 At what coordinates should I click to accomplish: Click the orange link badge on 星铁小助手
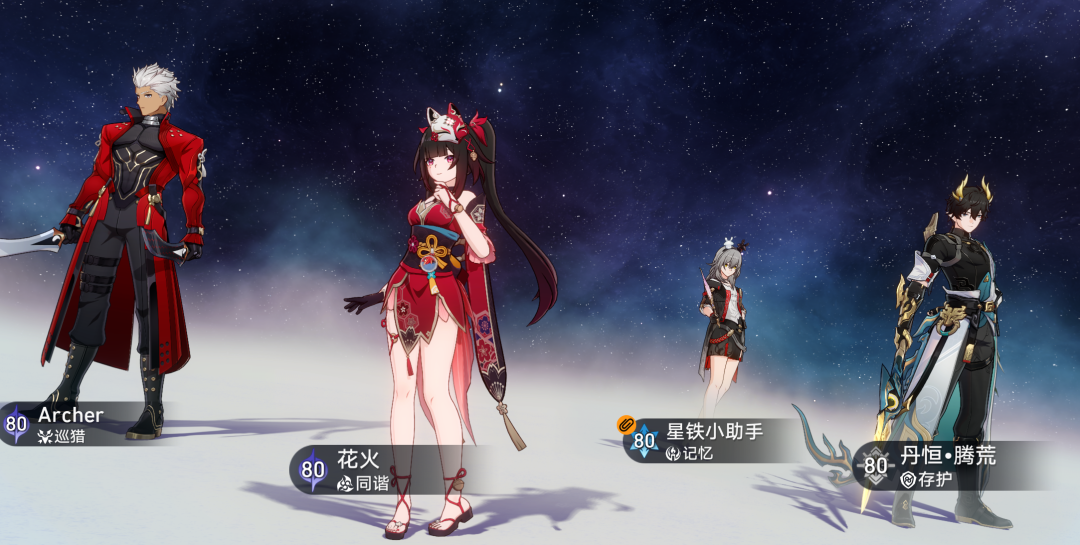pyautogui.click(x=627, y=425)
